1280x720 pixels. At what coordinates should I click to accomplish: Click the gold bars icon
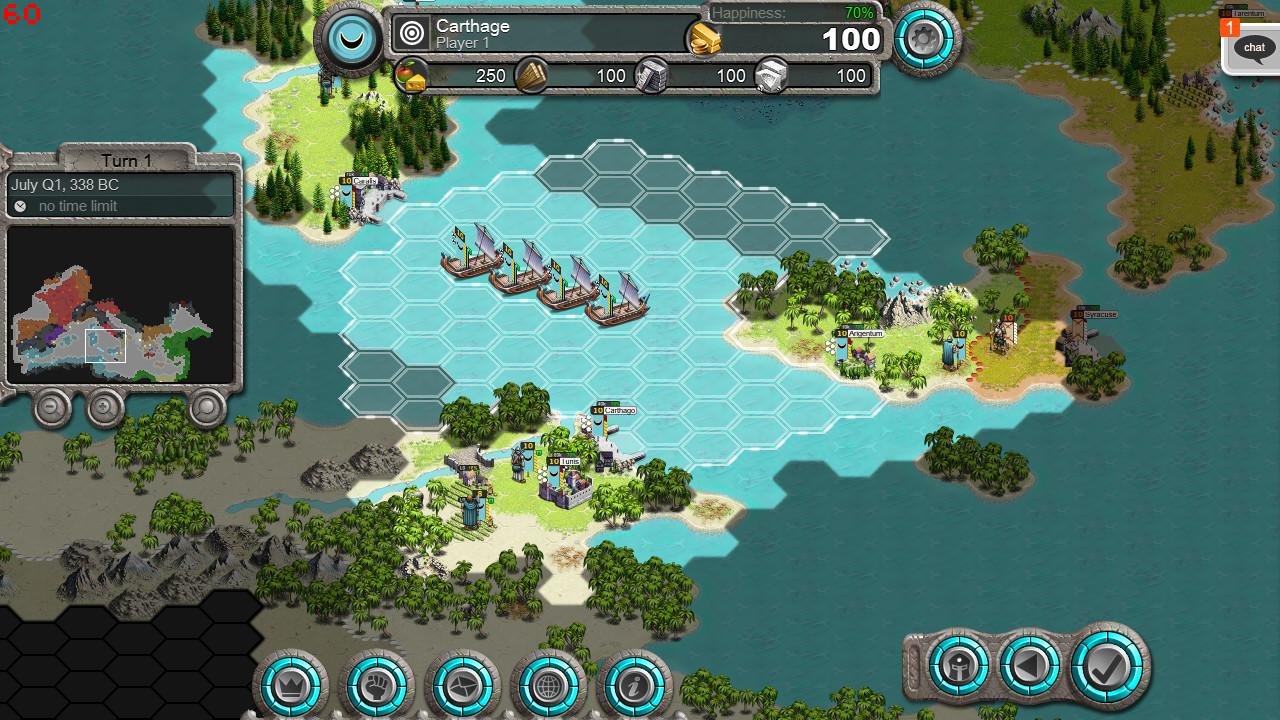pos(705,40)
